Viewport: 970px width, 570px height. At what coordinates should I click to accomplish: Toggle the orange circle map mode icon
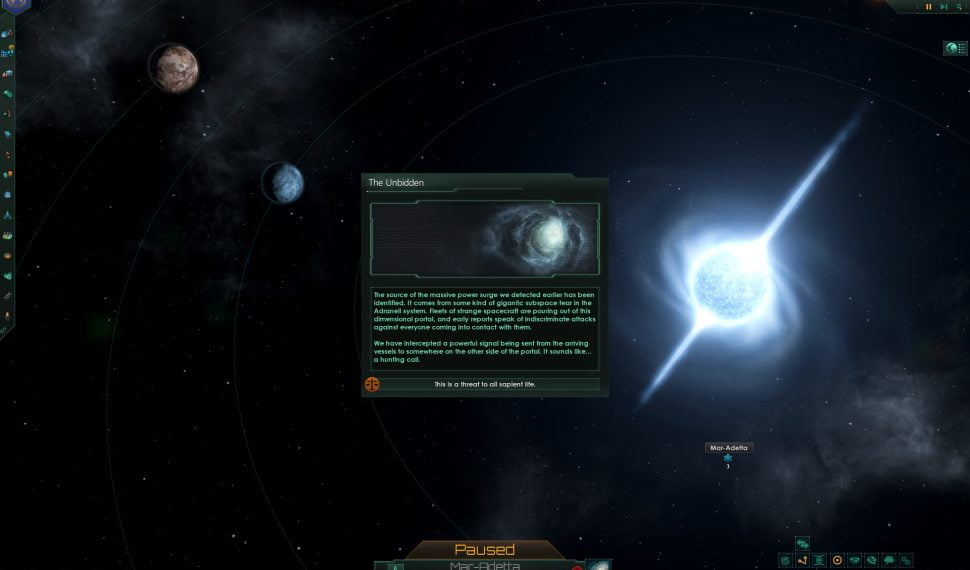837,560
